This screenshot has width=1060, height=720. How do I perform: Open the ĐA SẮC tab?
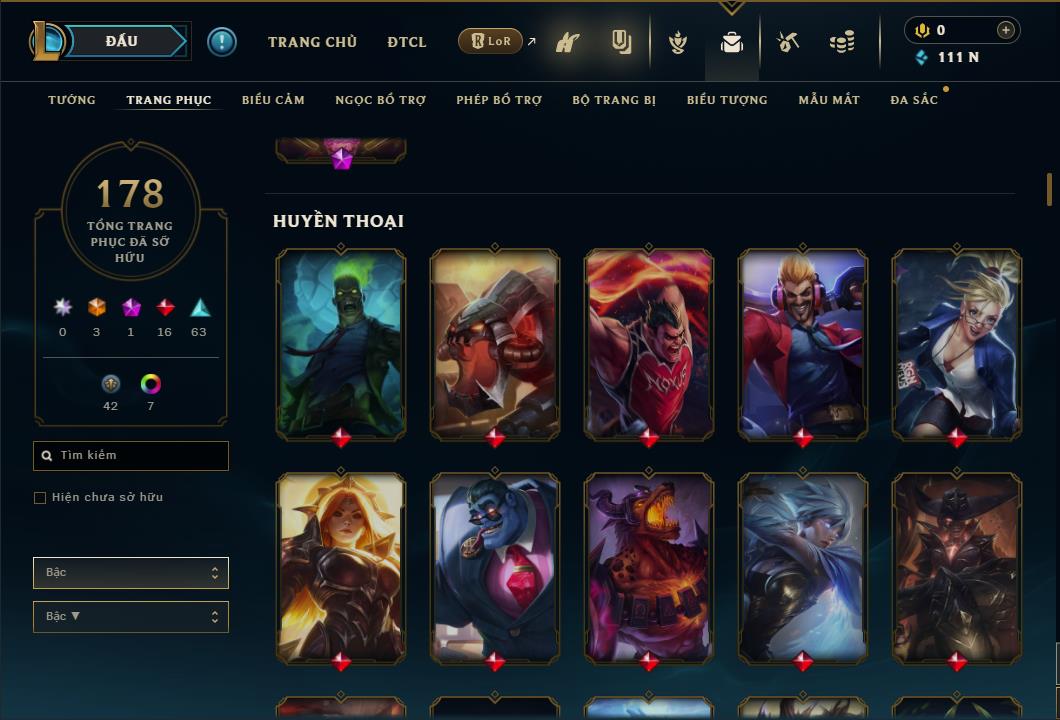point(914,100)
